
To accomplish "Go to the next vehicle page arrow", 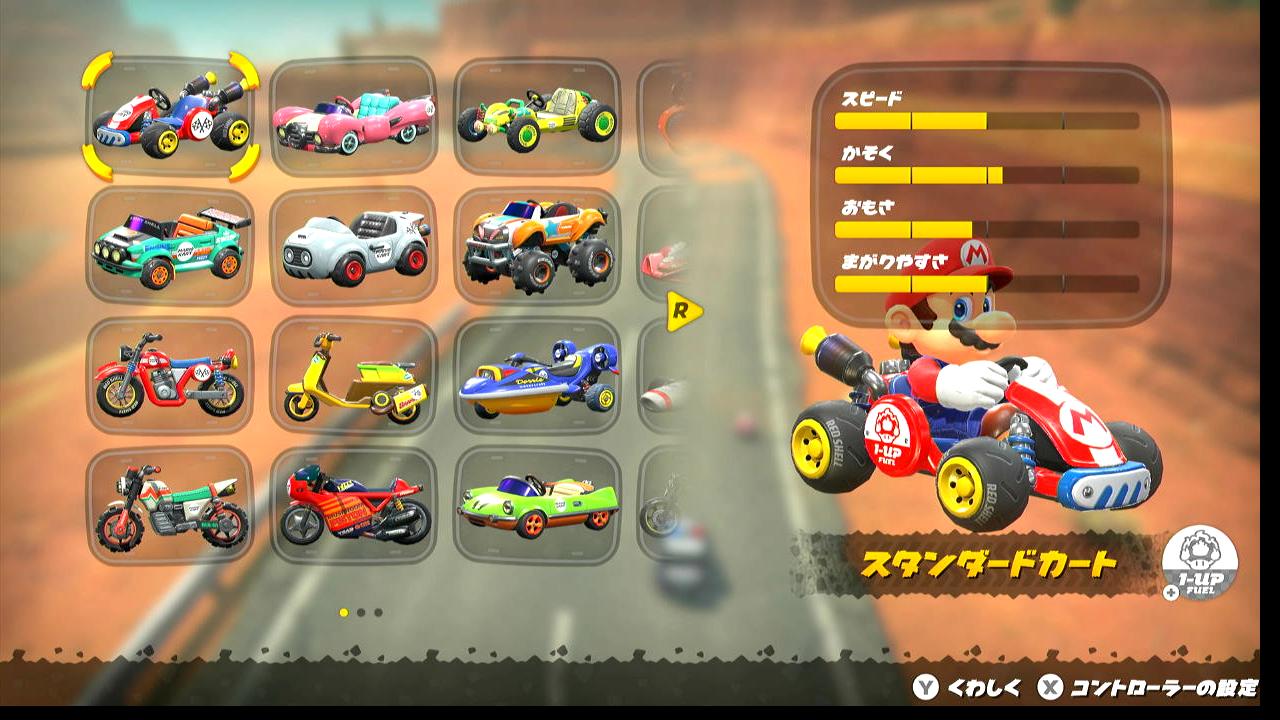I will [683, 312].
